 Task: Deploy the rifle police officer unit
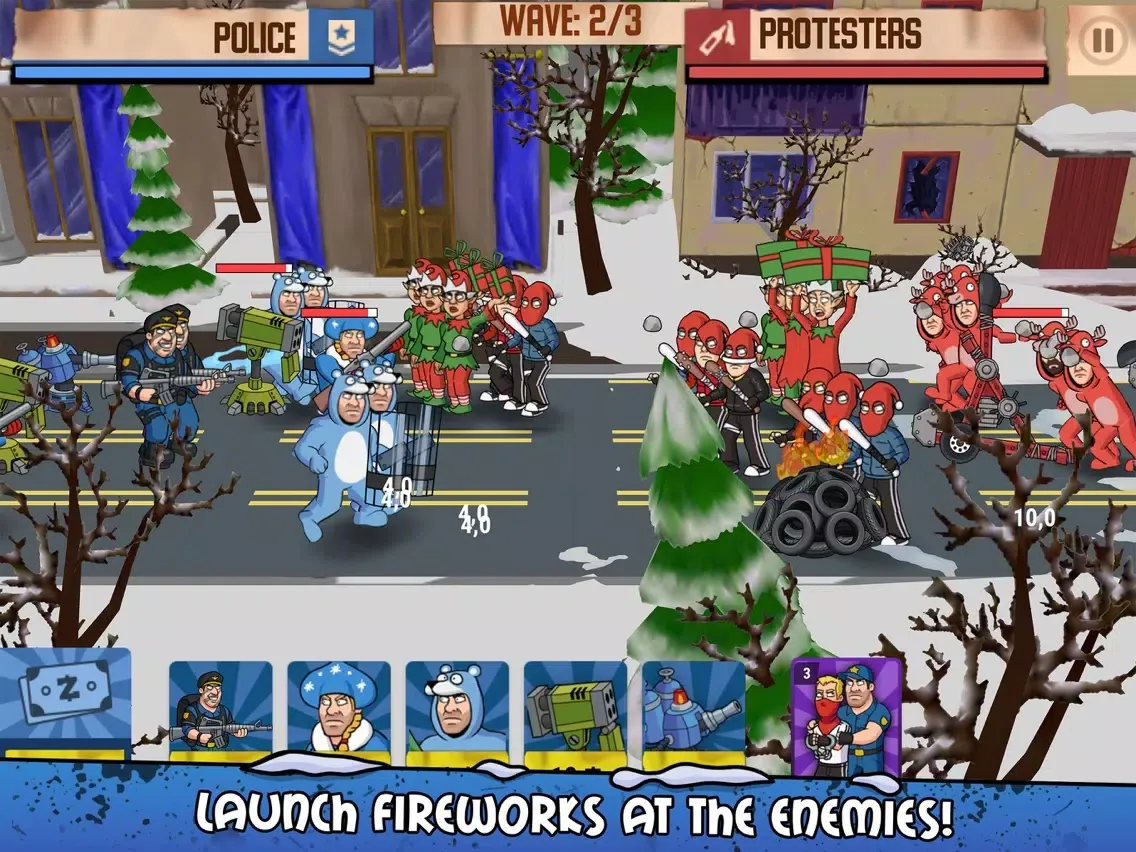220,712
